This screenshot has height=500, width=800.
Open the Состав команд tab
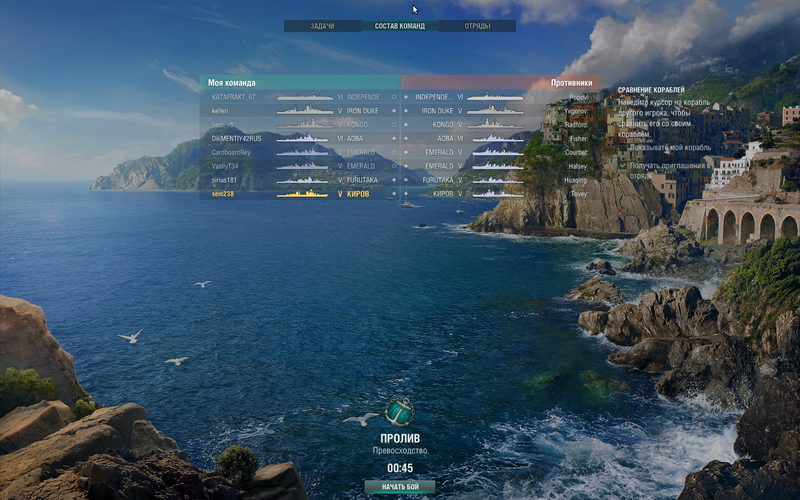[399, 26]
